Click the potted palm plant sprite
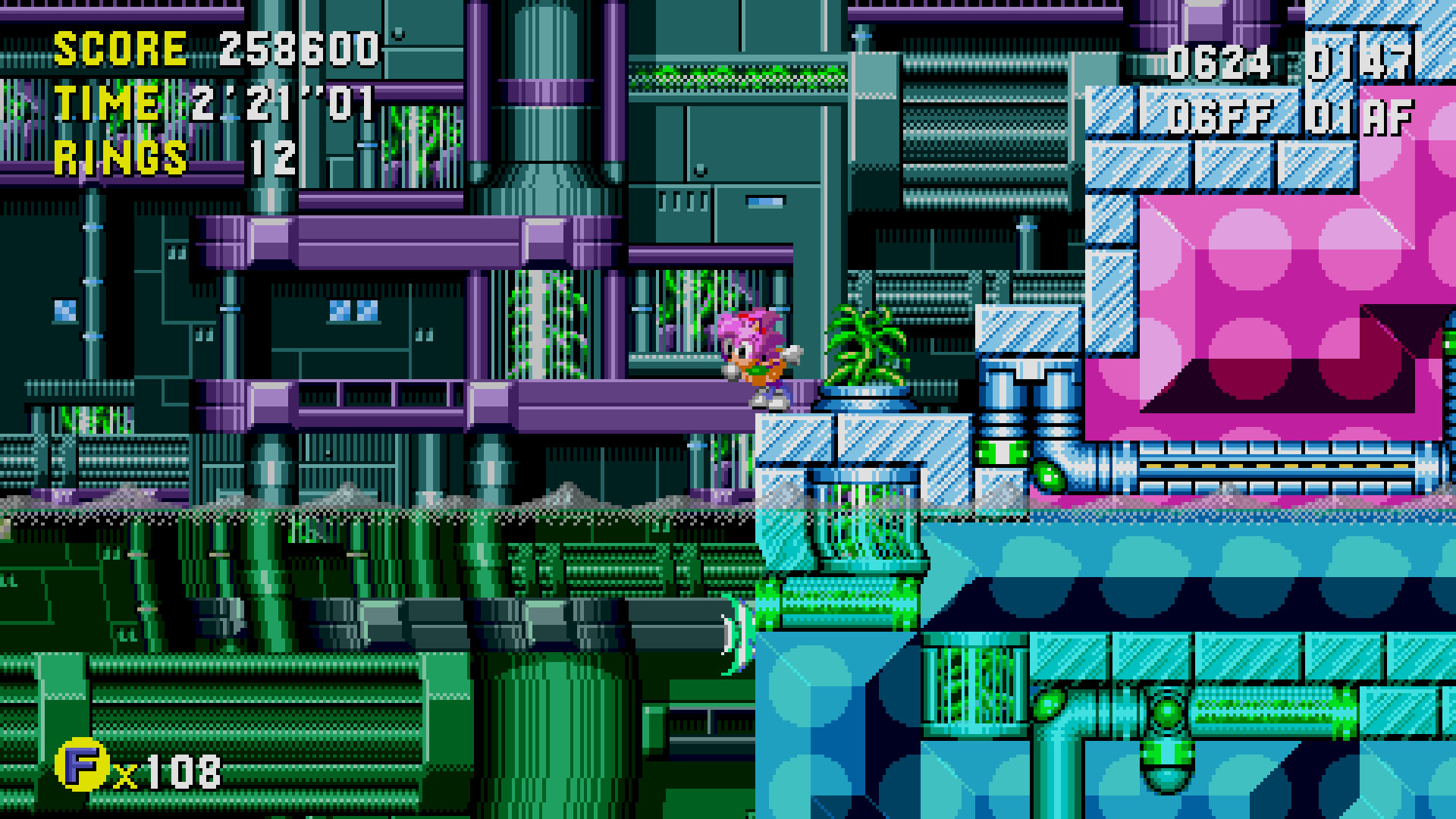The image size is (1456, 819). click(x=868, y=349)
